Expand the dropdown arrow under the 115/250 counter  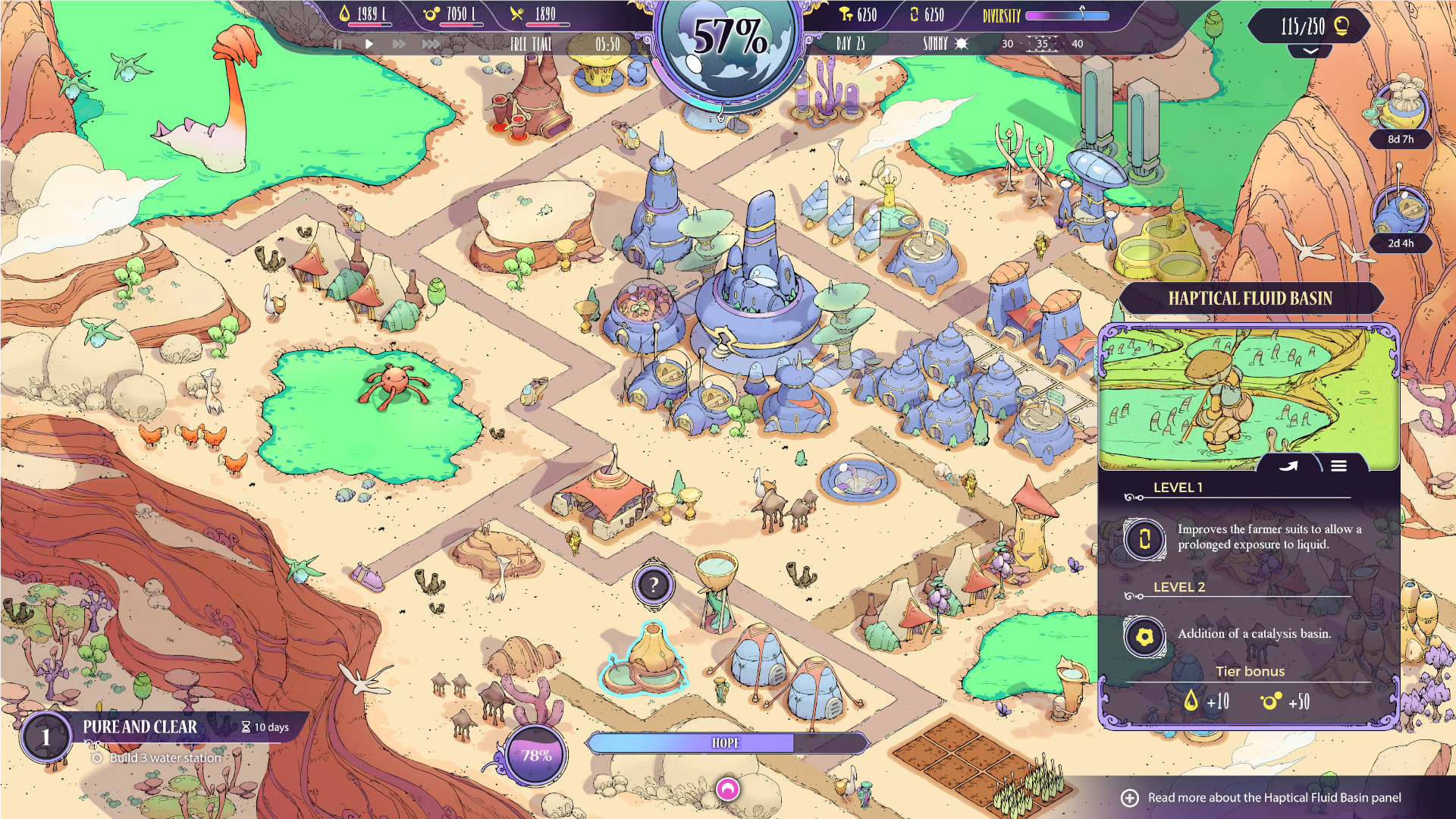[1310, 51]
